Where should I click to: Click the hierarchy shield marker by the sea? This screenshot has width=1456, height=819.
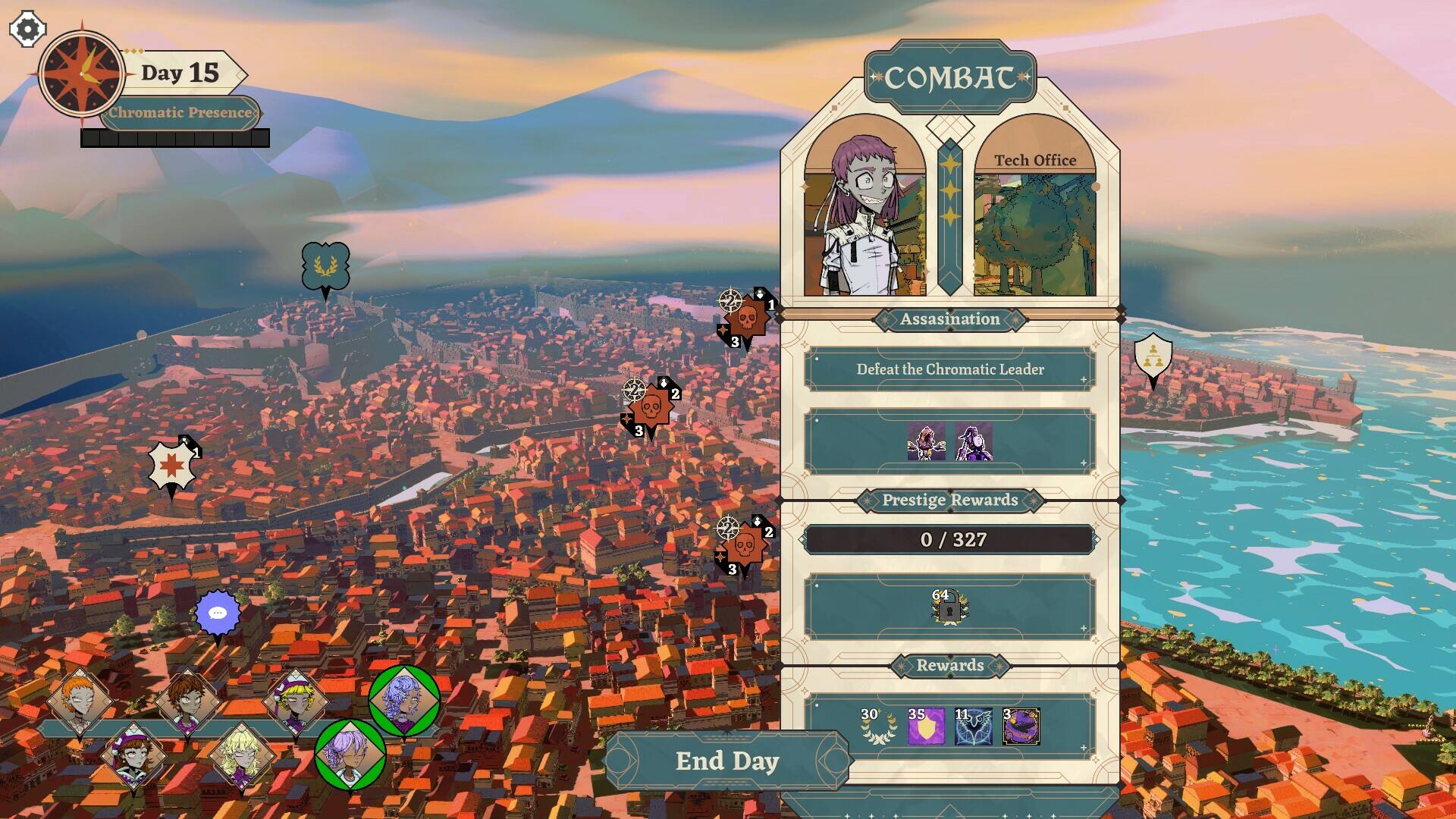pos(1153,356)
